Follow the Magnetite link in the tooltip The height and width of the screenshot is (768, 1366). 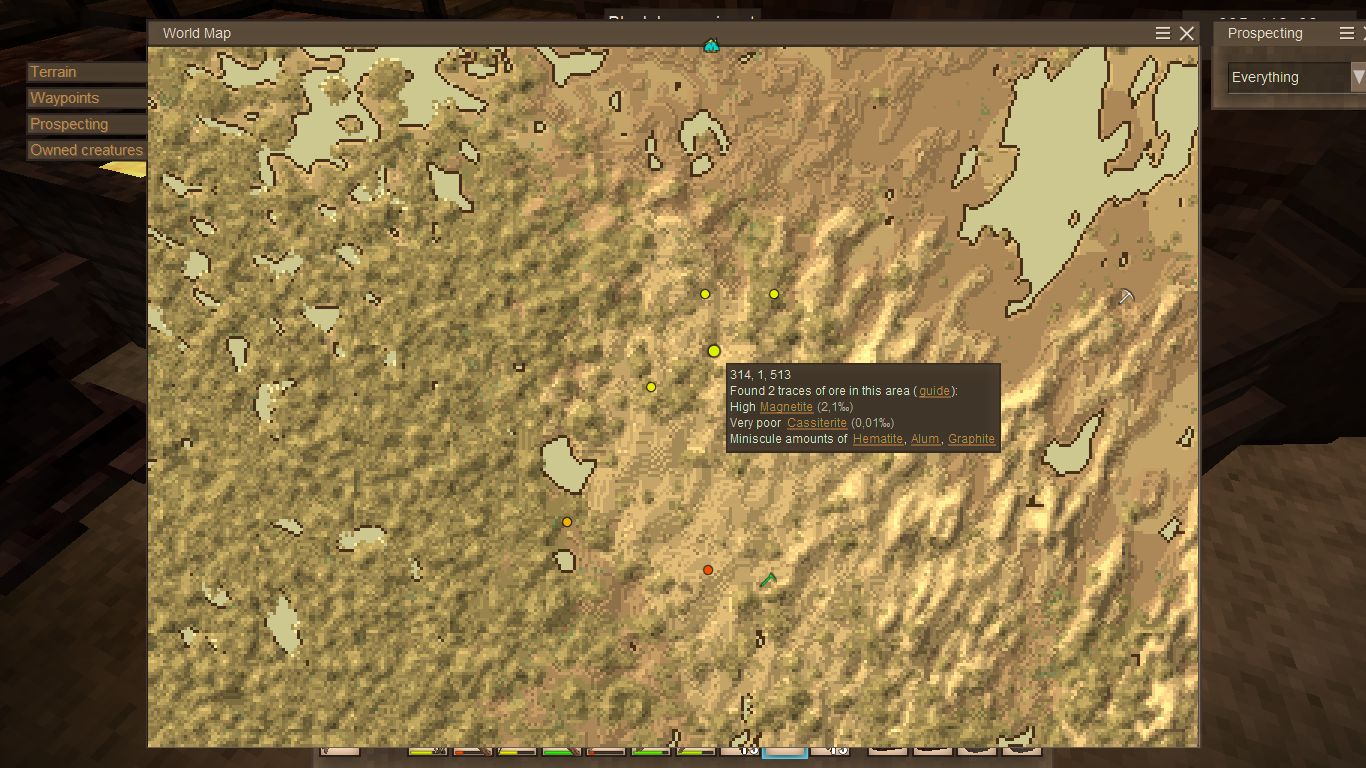click(786, 407)
